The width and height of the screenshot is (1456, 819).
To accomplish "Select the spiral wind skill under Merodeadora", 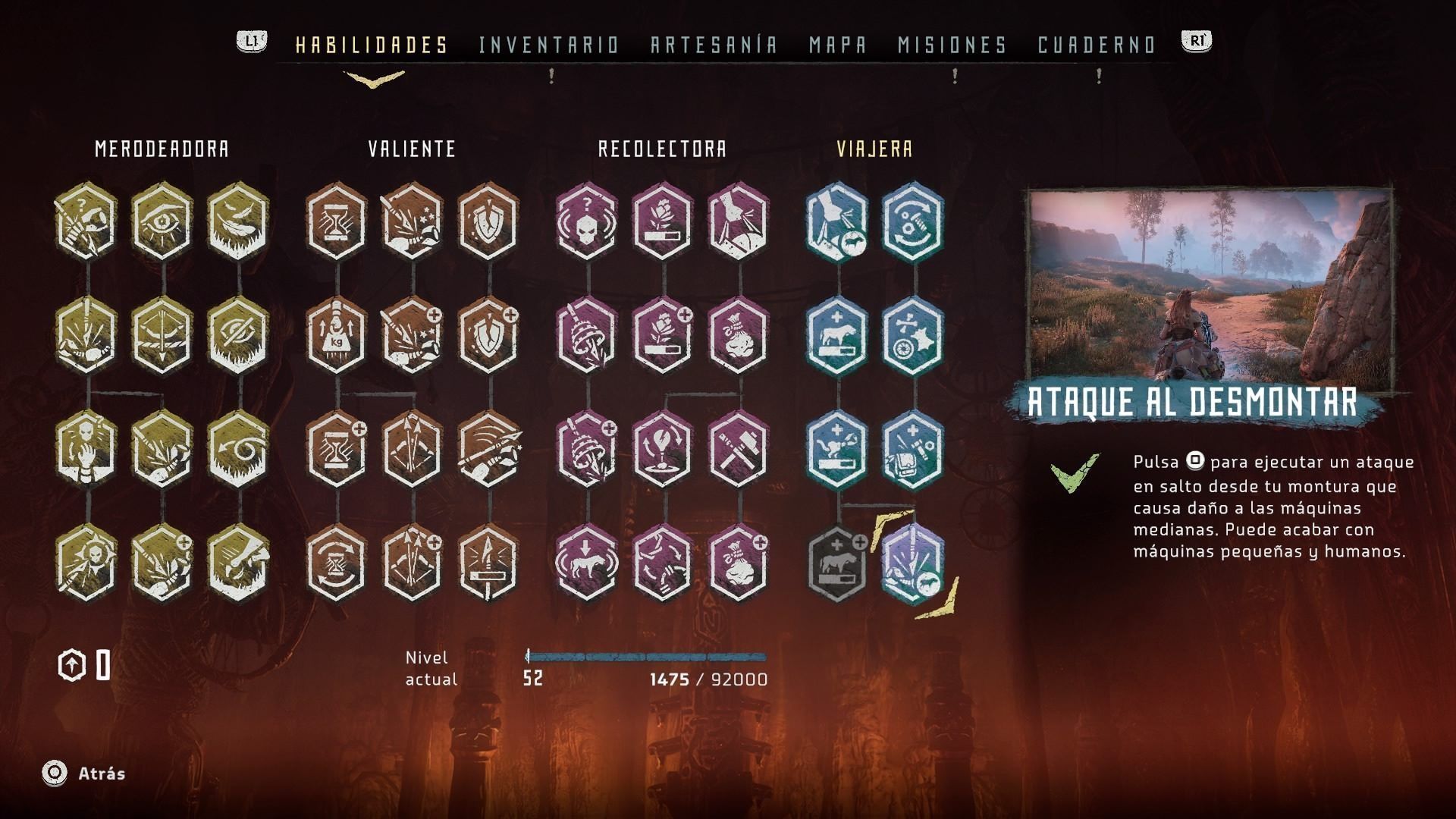I will 238,449.
